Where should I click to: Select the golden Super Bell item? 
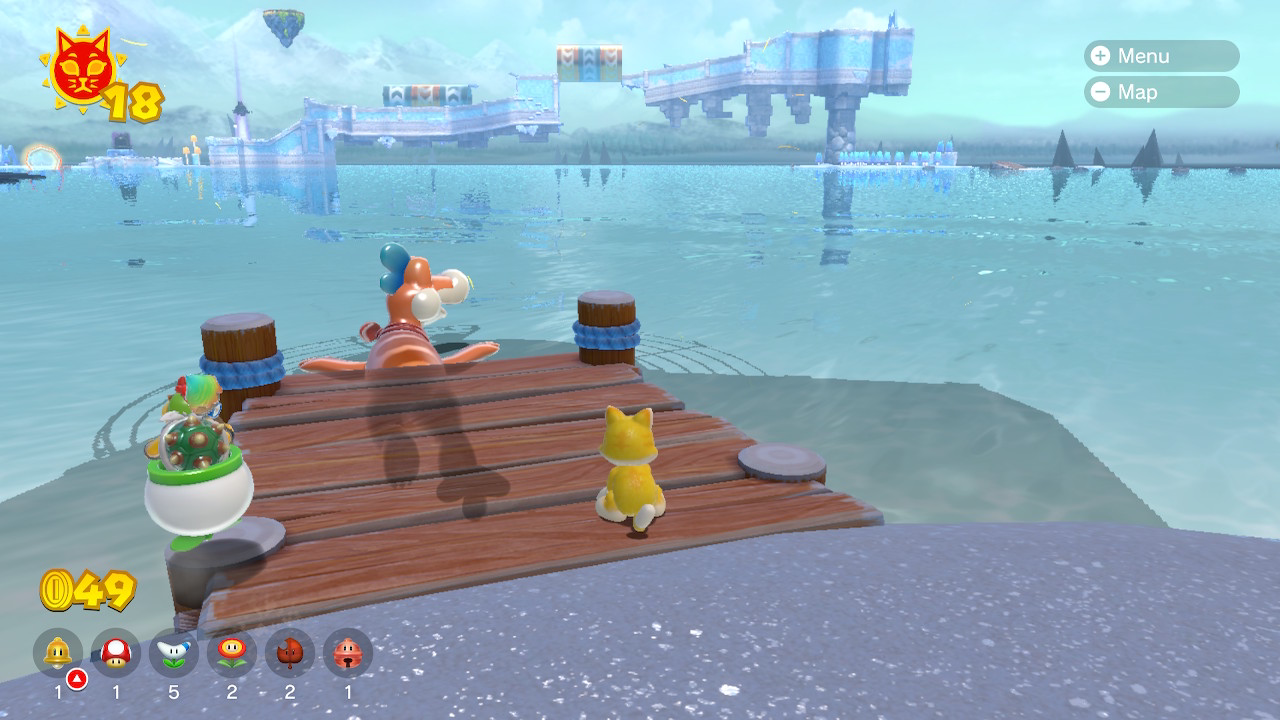[x=58, y=653]
